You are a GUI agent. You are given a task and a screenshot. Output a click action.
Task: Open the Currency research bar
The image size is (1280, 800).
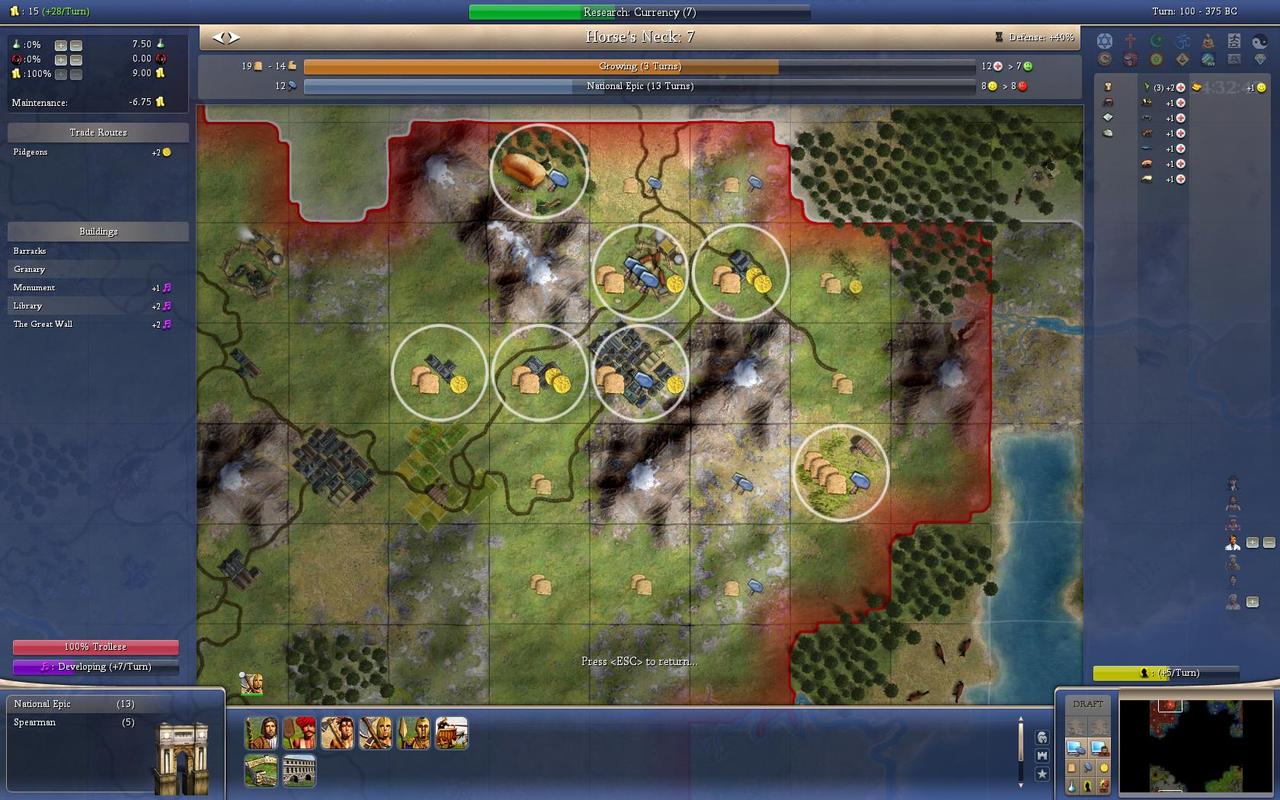coord(639,12)
